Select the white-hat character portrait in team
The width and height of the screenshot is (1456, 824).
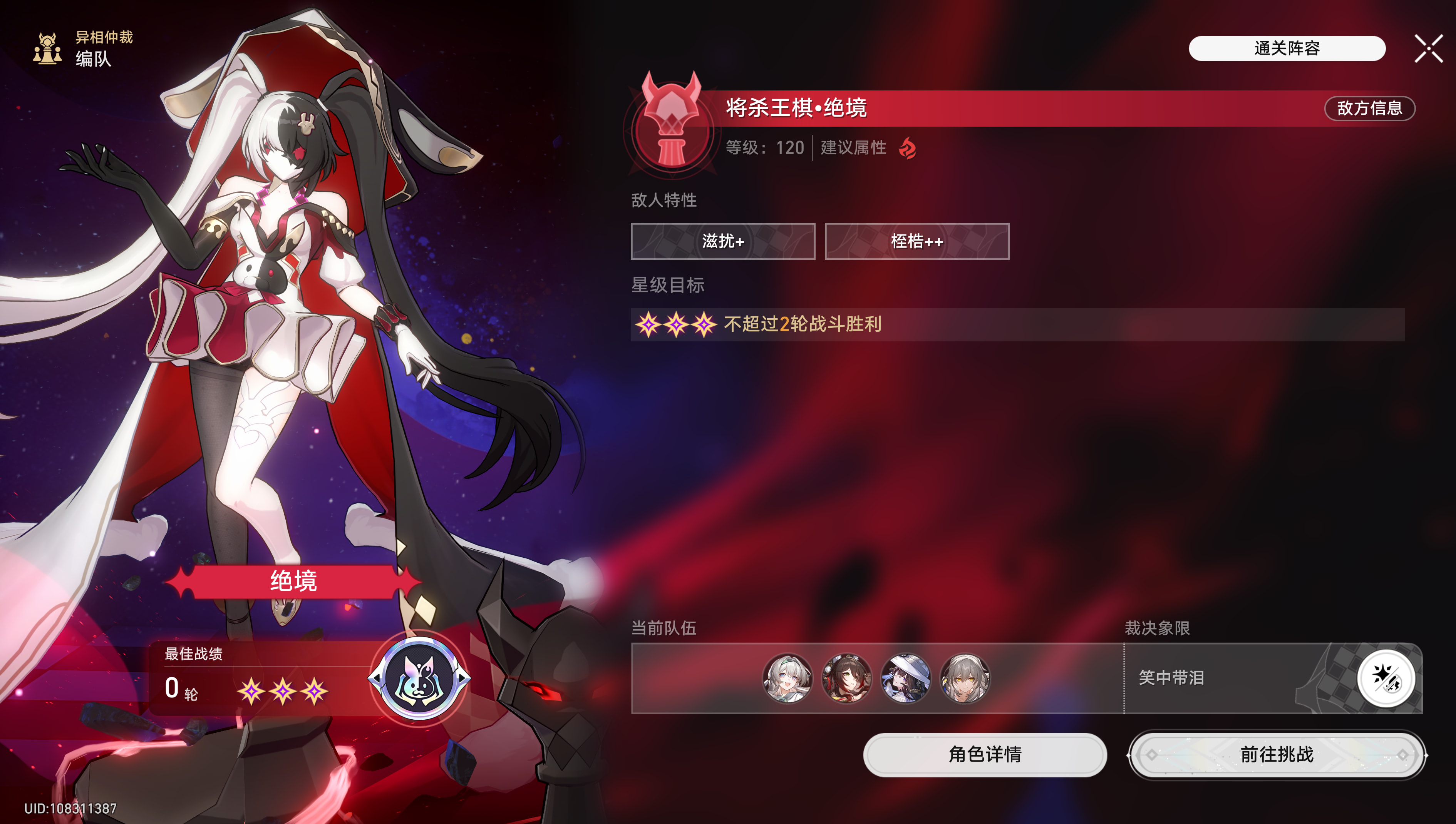[906, 678]
